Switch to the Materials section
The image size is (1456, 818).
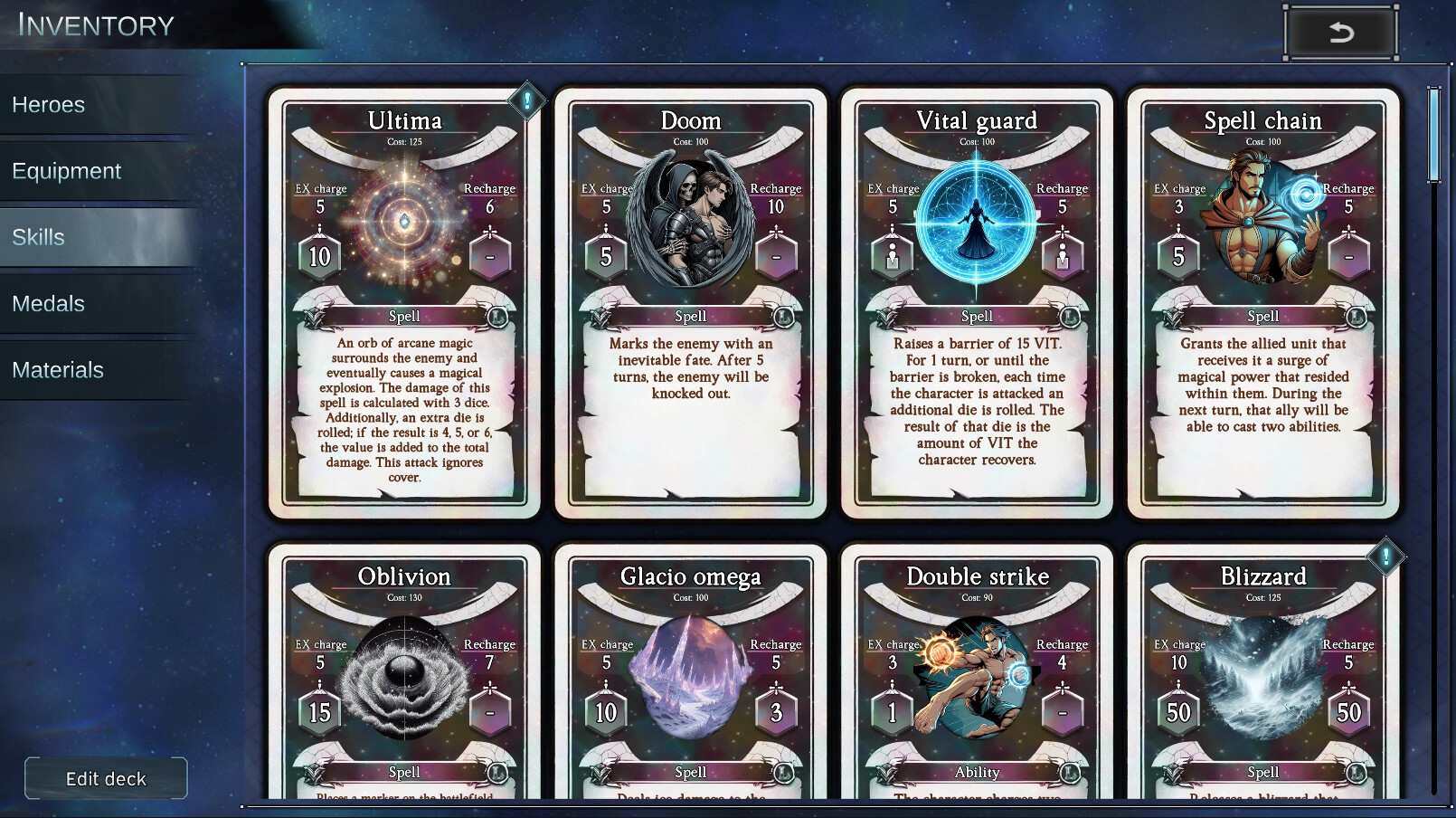click(58, 369)
